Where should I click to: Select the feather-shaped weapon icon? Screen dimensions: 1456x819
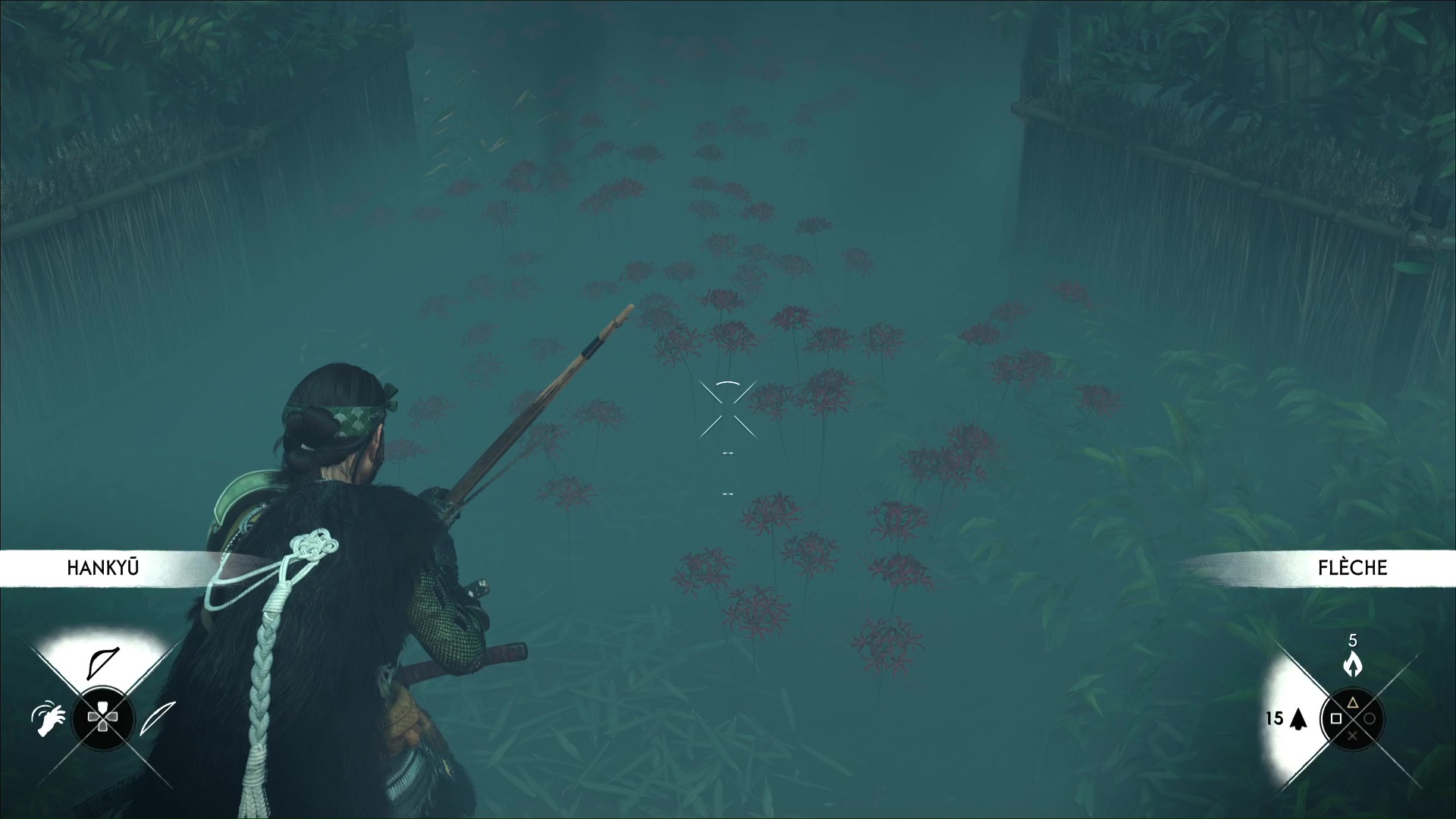click(158, 718)
